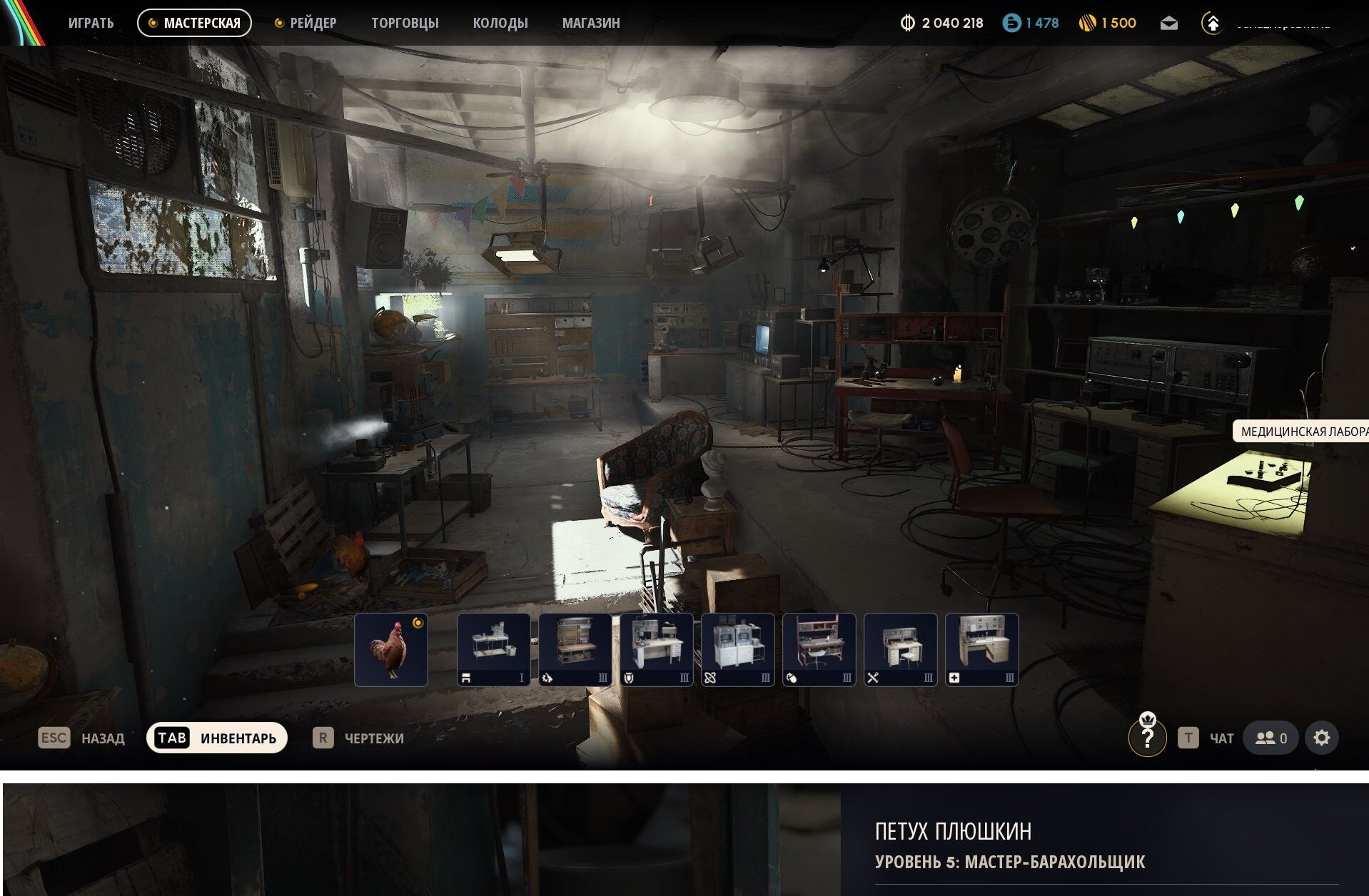Open the Инвентарь inventory button
This screenshot has width=1369, height=896.
217,738
